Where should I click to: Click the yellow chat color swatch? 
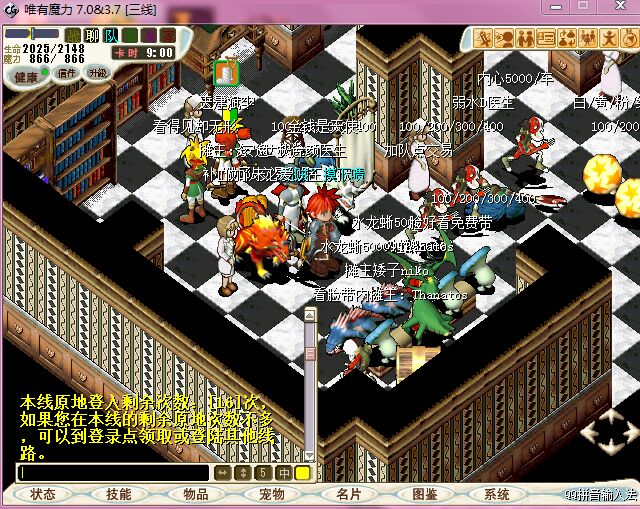[302, 473]
